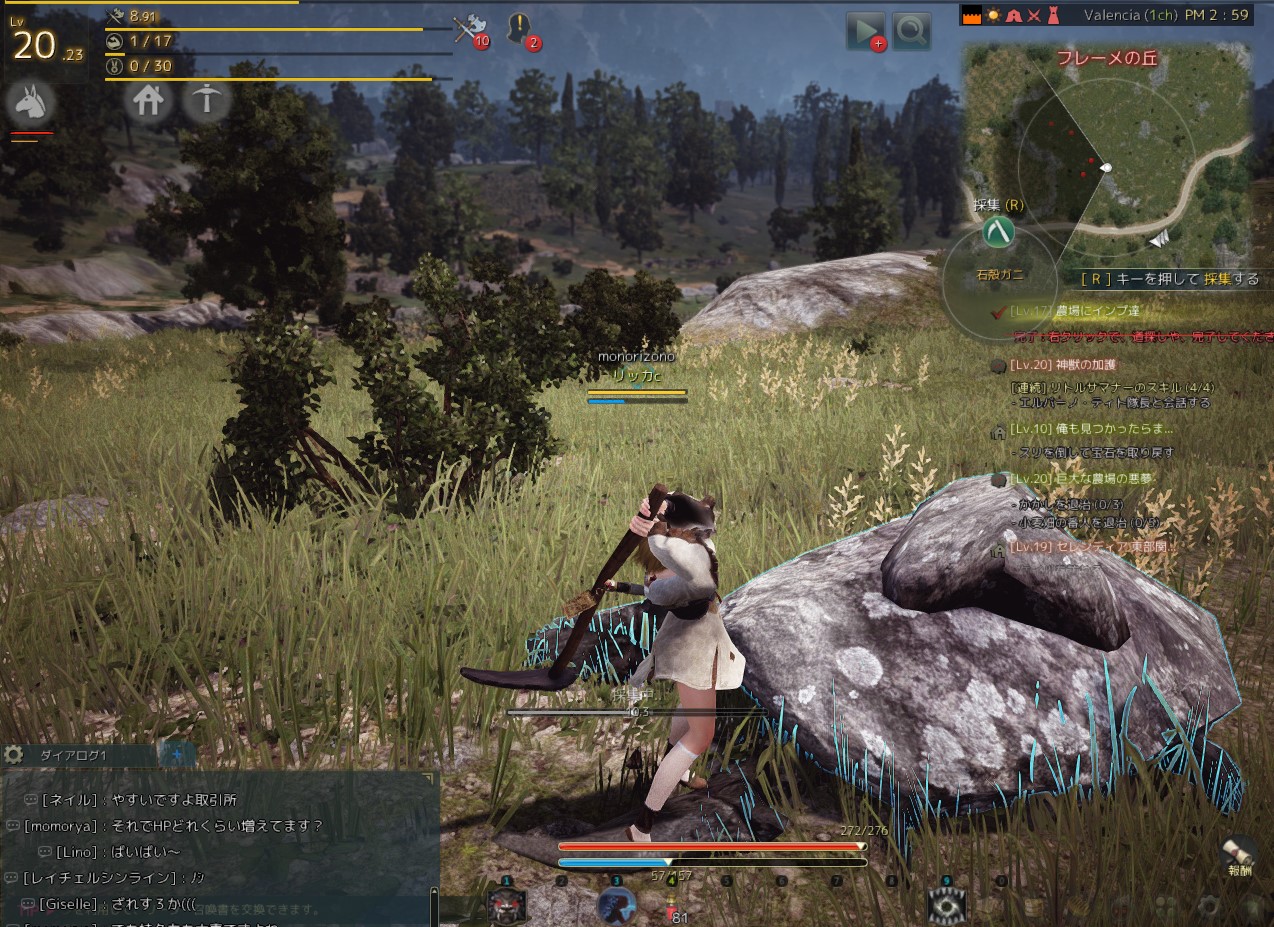The height and width of the screenshot is (927, 1274).
Task: Open chat settings gear icon
Action: [13, 755]
